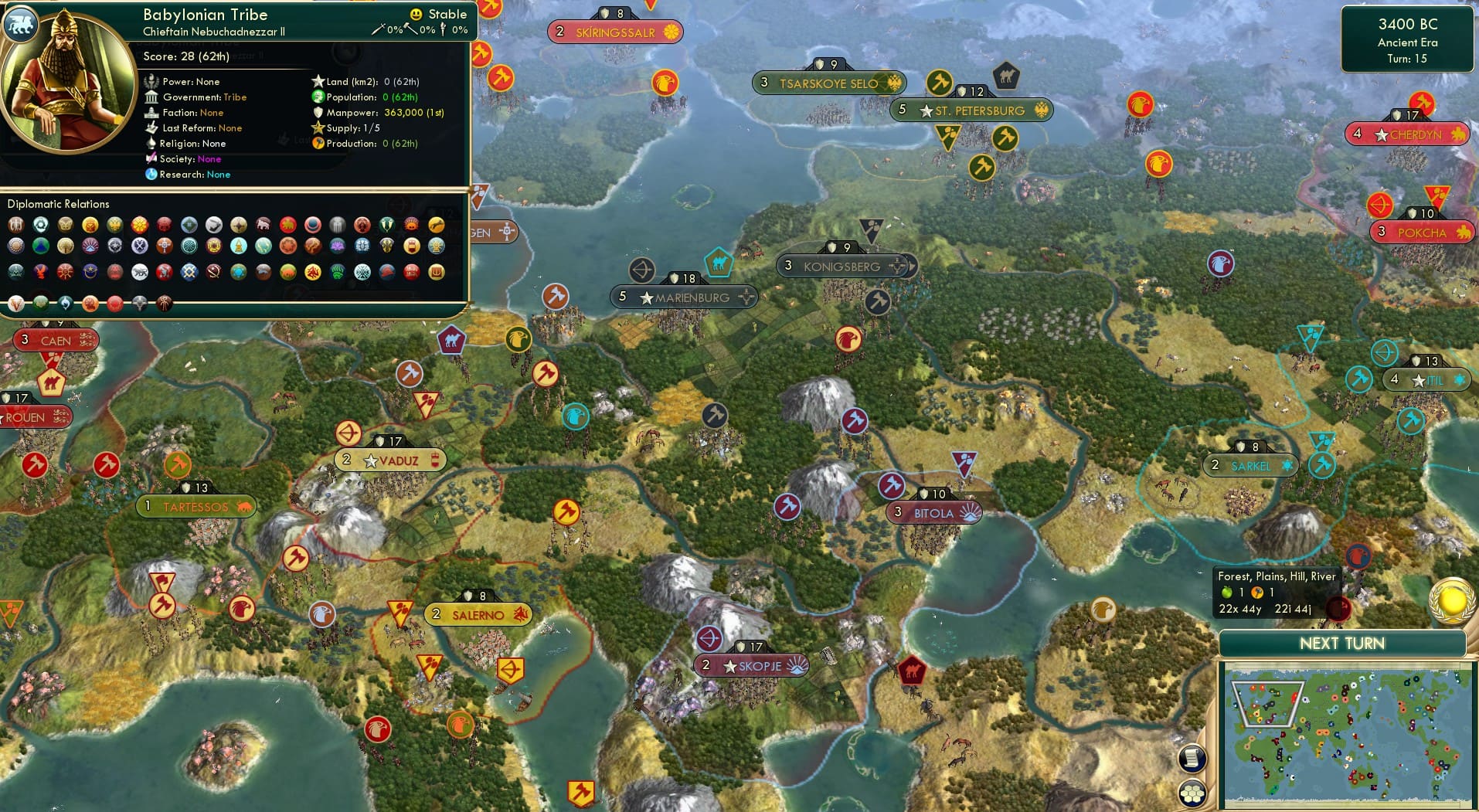Viewport: 1479px width, 812px height.
Task: Select the Bitola city banner
Action: 933,513
